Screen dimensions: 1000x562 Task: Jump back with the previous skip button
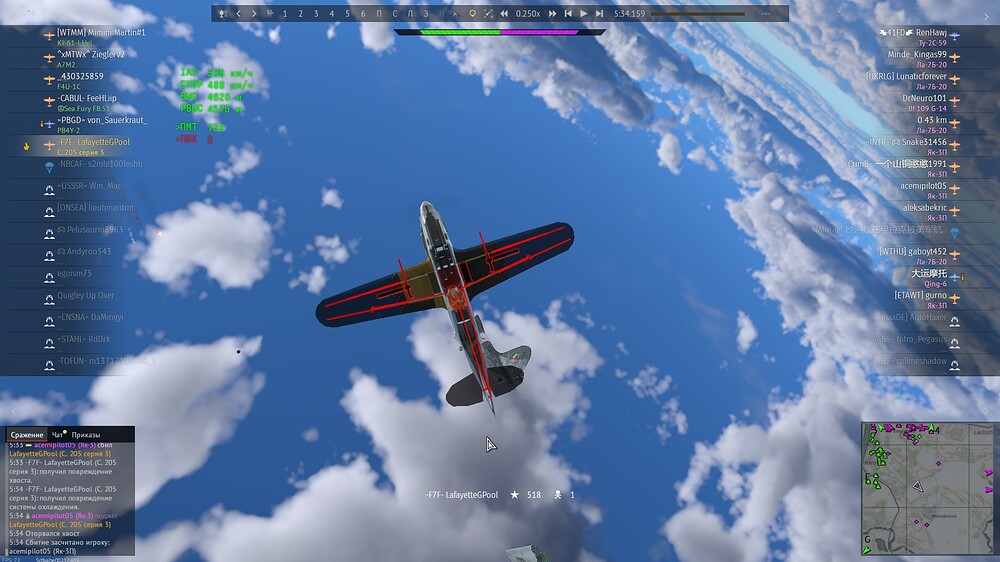coord(568,14)
